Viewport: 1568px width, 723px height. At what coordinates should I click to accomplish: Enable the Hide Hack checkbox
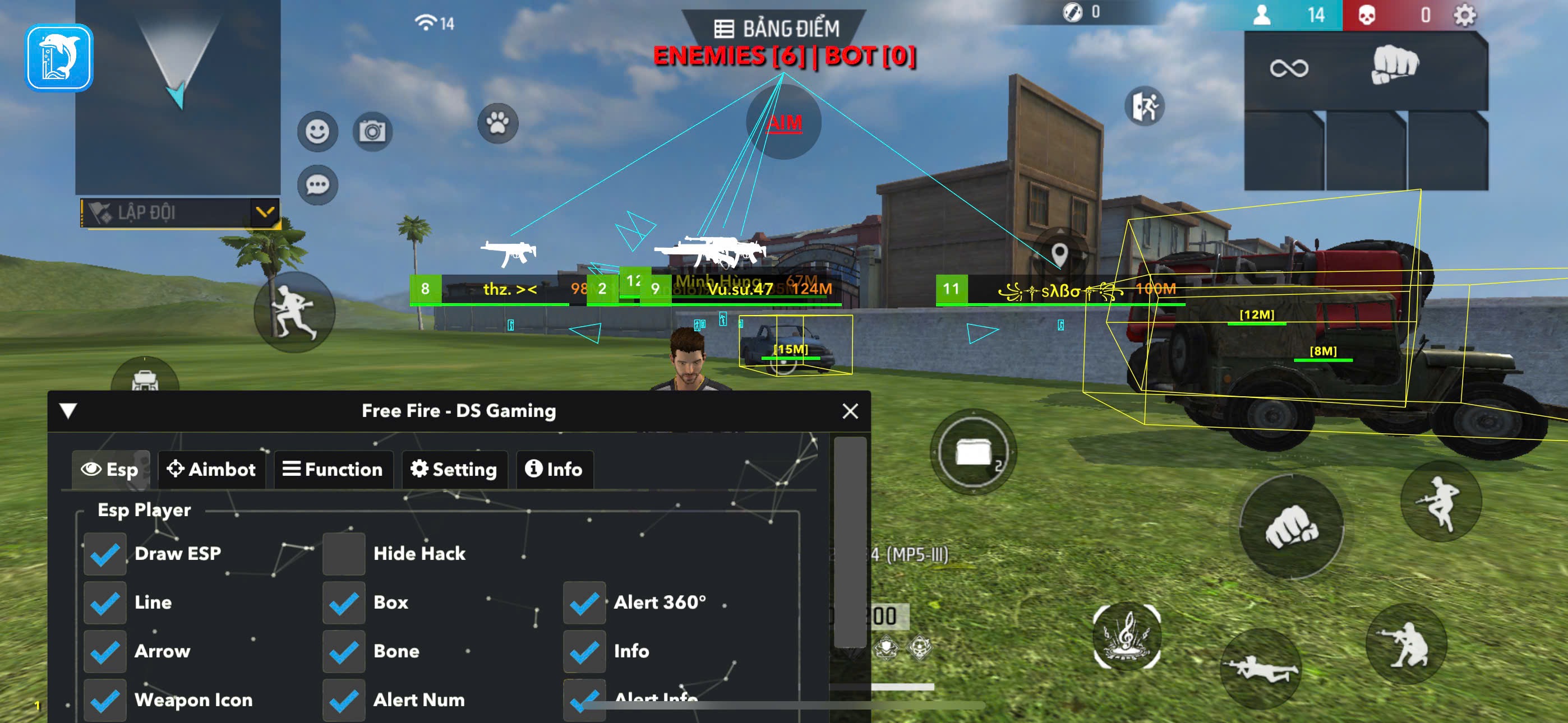(x=344, y=554)
